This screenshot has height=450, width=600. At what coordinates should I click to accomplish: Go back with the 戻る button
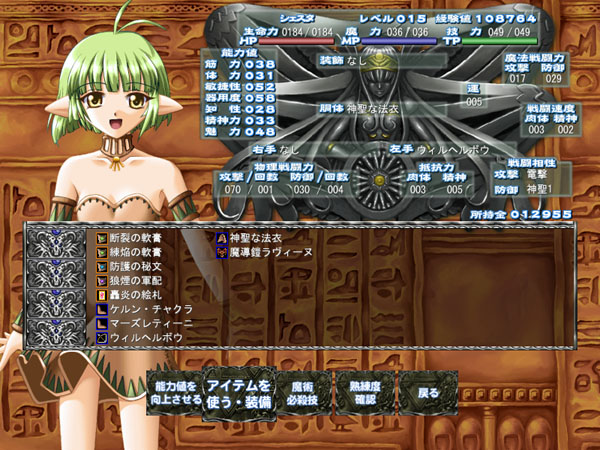428,392
